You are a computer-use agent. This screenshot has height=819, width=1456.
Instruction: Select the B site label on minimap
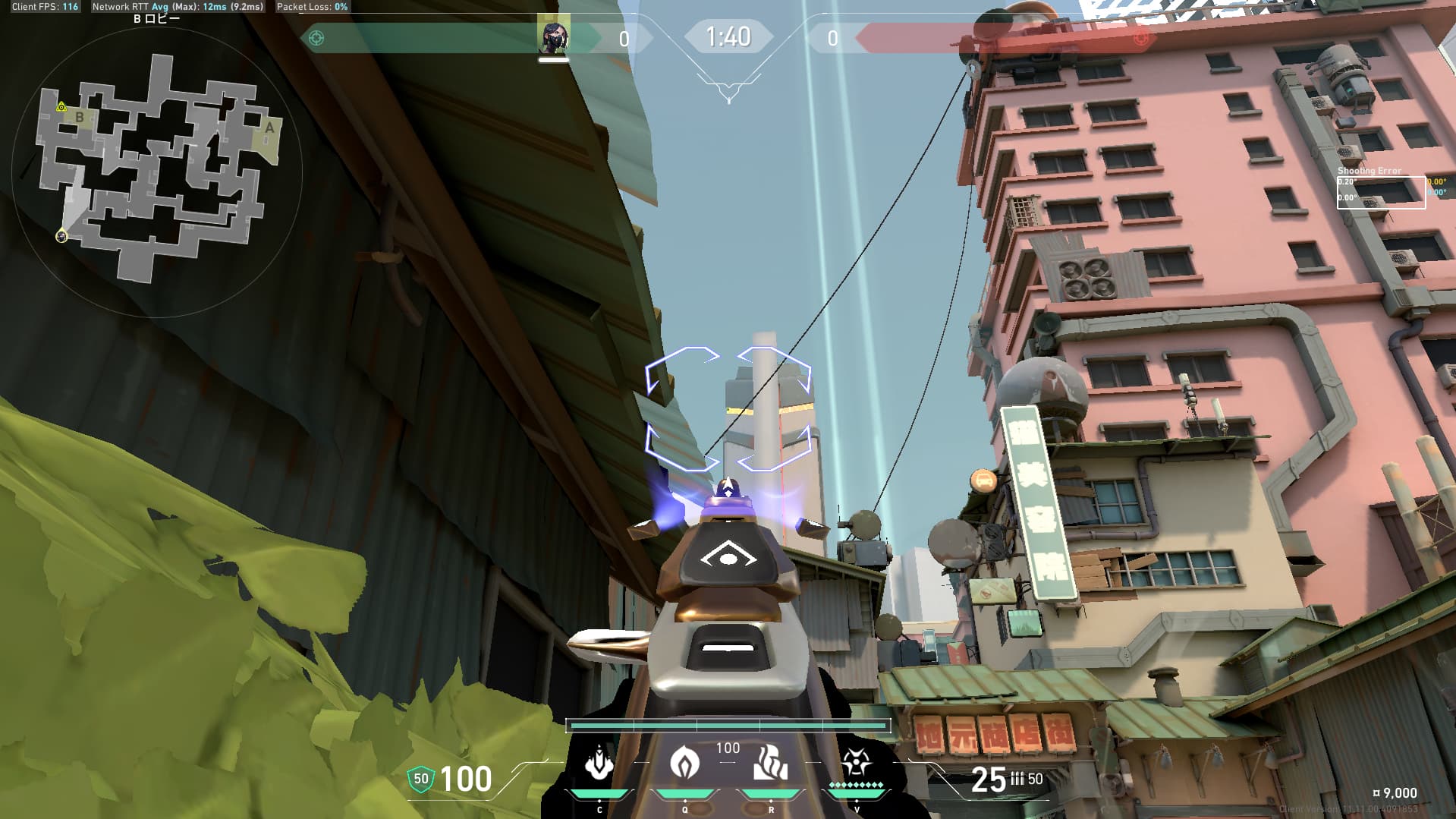pyautogui.click(x=80, y=117)
